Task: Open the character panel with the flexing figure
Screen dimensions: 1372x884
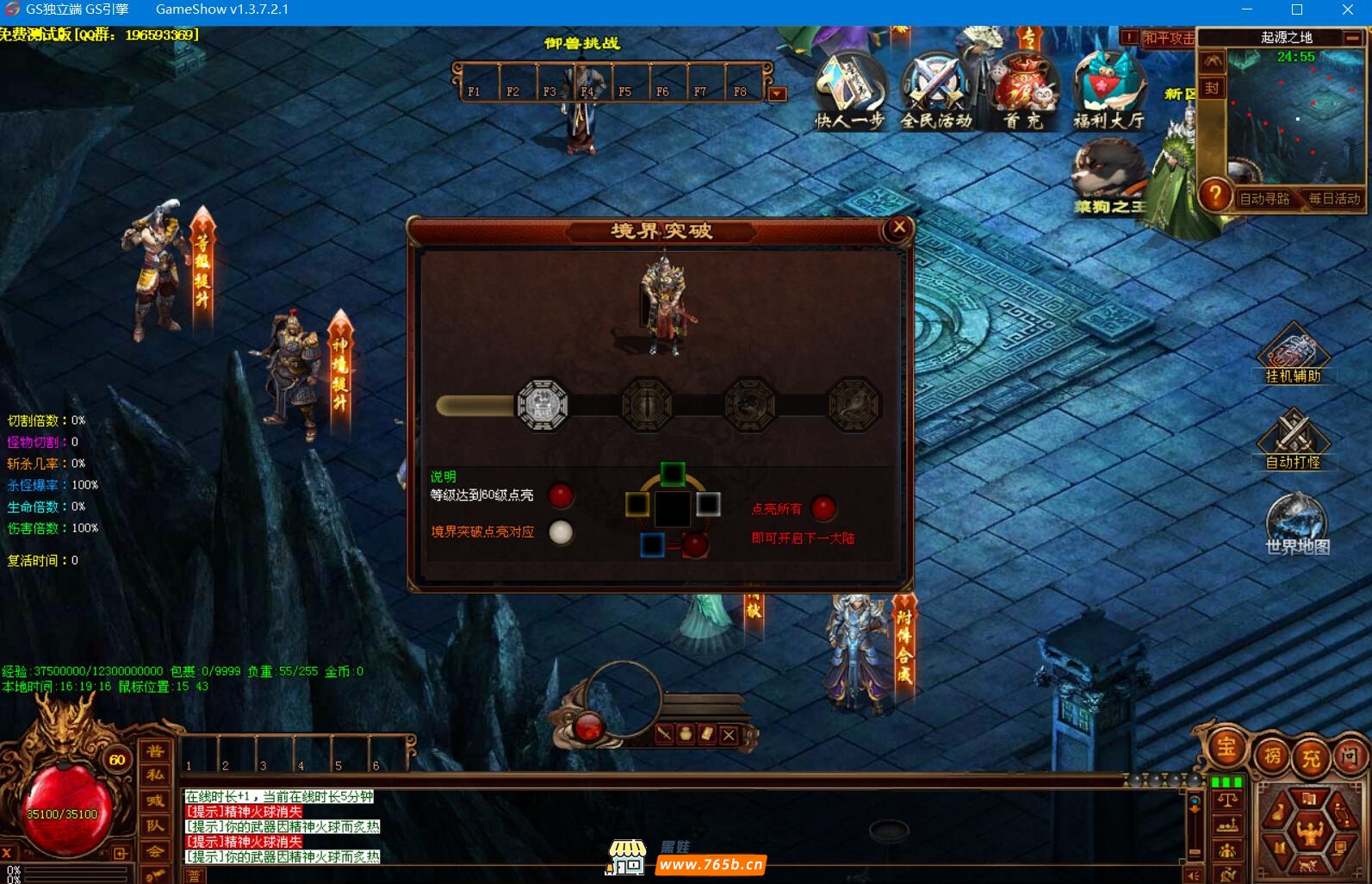Action: [x=1309, y=831]
